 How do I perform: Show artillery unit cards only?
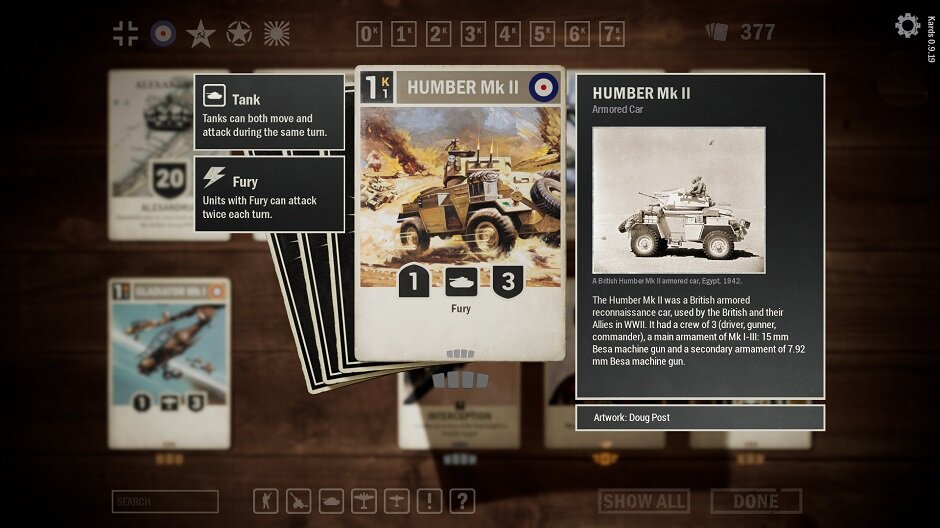click(x=299, y=500)
